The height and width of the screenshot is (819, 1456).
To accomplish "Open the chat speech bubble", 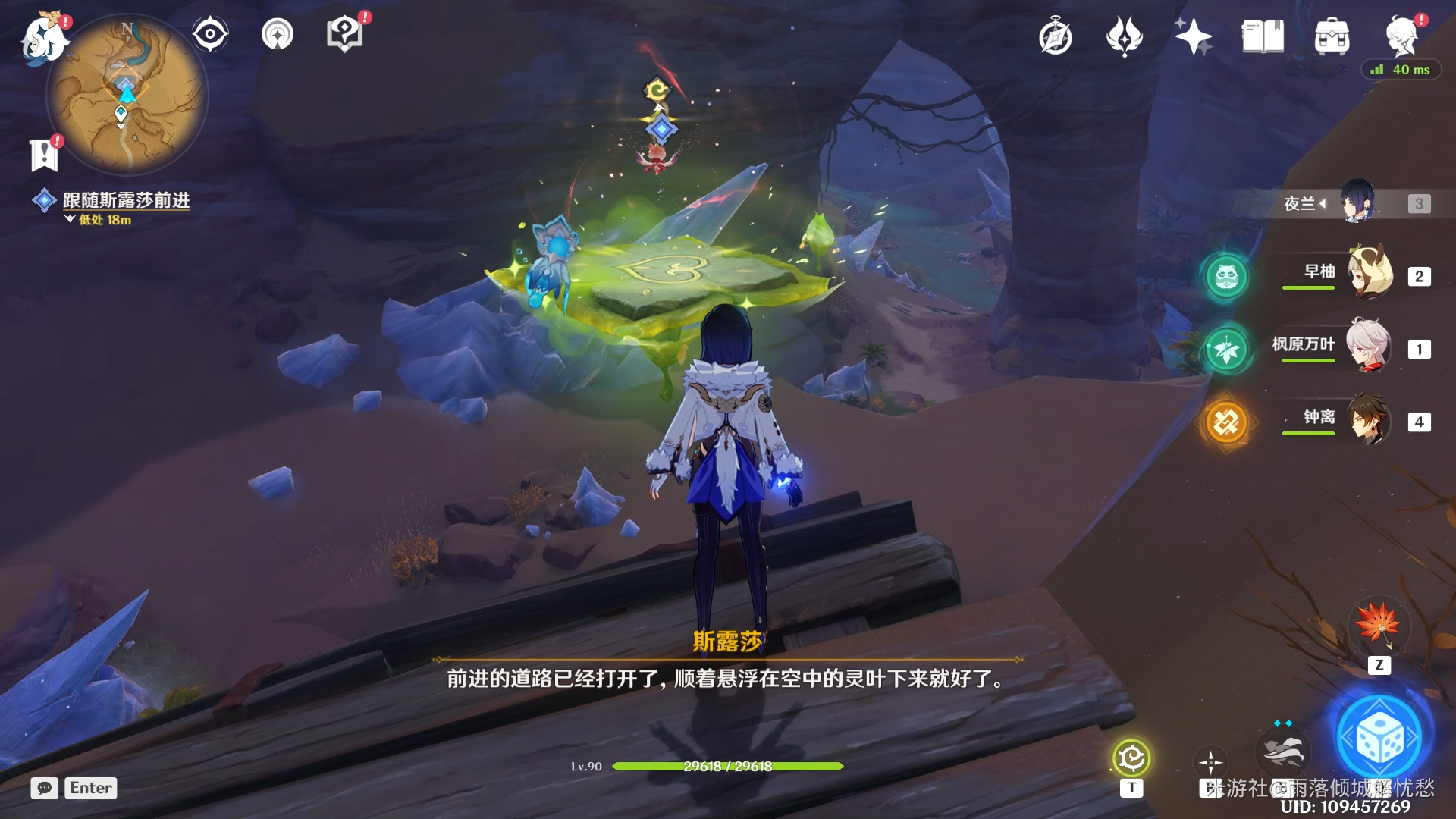I will tap(44, 788).
